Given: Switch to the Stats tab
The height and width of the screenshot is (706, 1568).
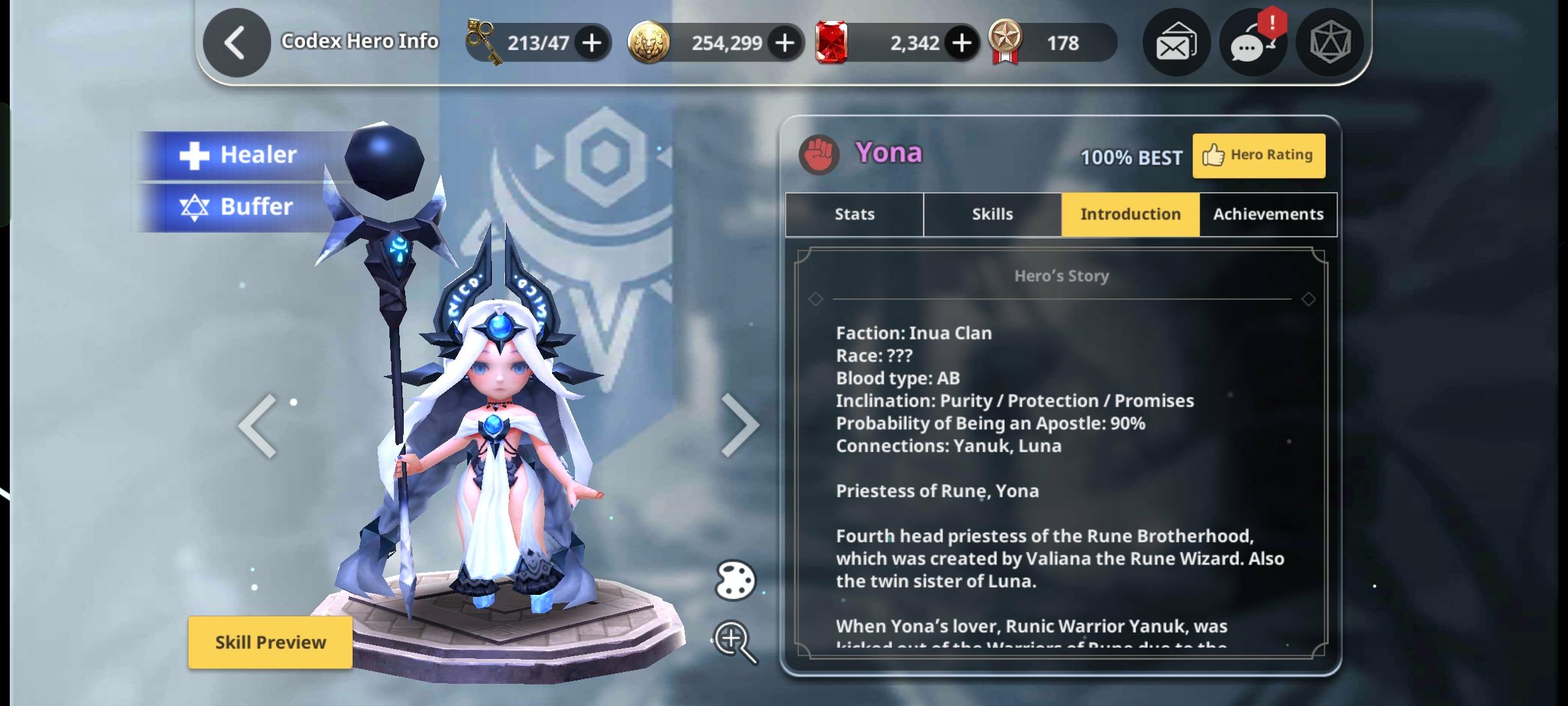Looking at the screenshot, I should tap(854, 214).
